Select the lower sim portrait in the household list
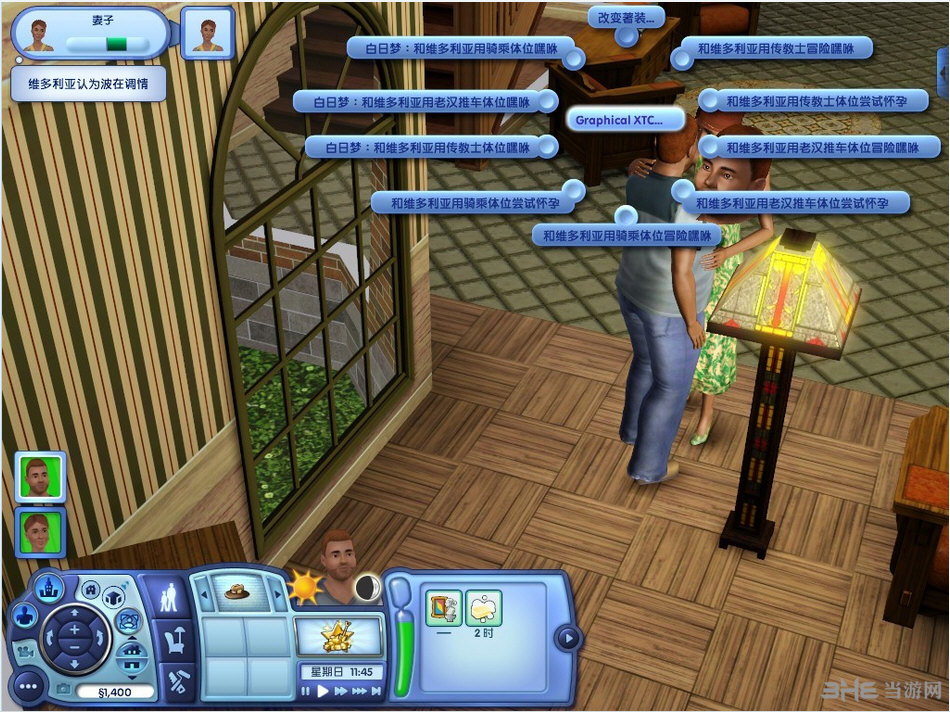 pyautogui.click(x=41, y=531)
